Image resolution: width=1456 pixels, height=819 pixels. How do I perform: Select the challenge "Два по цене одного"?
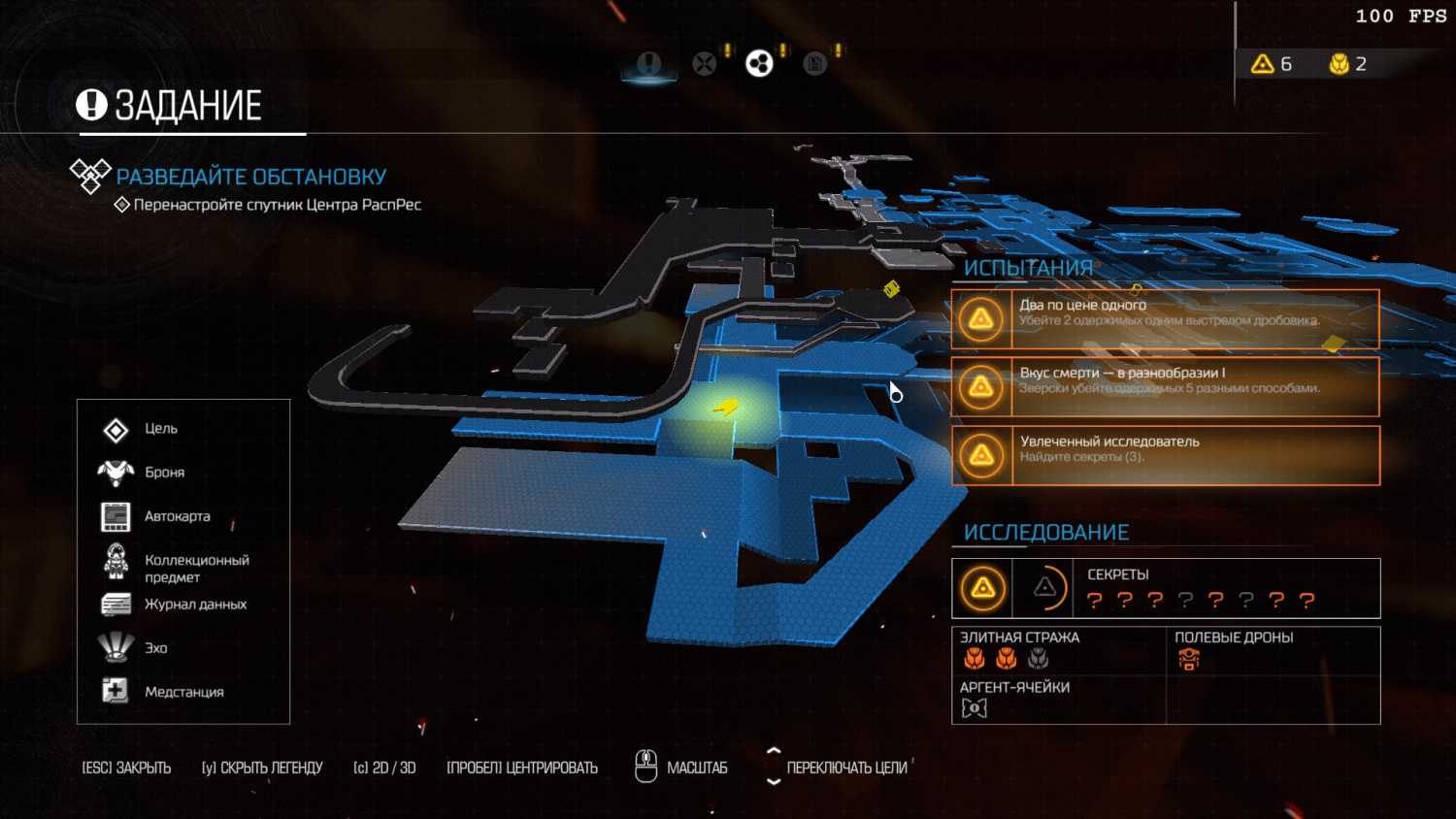(x=1165, y=319)
